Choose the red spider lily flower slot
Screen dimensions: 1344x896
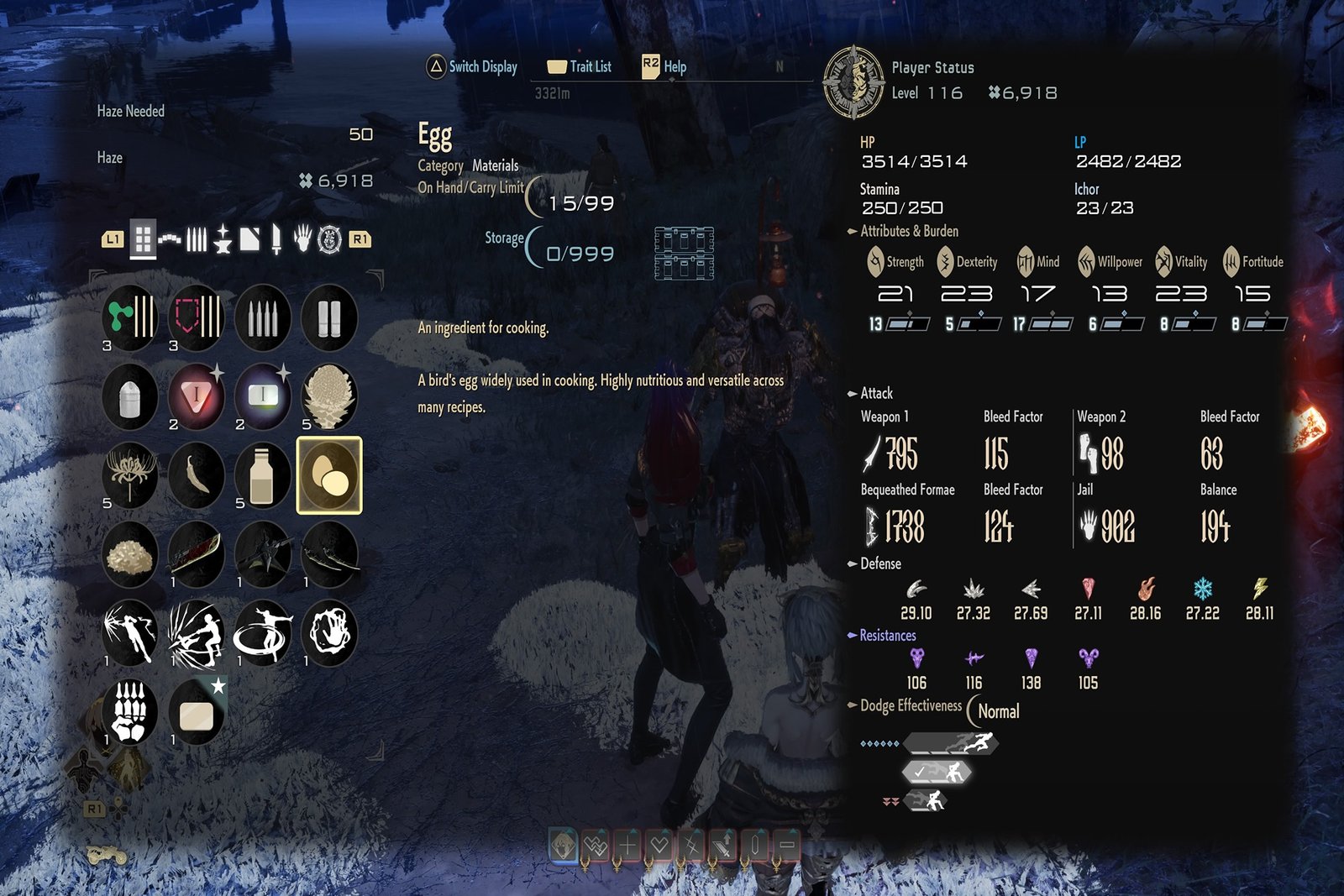tap(129, 475)
